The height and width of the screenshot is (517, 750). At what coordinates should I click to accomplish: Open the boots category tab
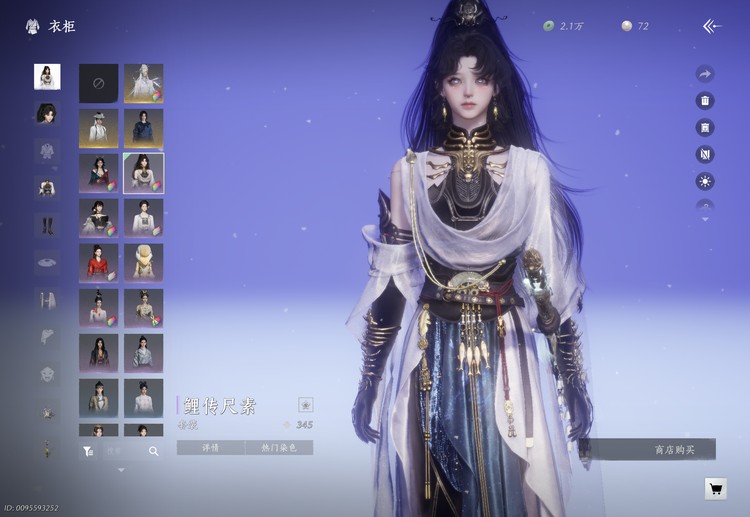[x=47, y=224]
